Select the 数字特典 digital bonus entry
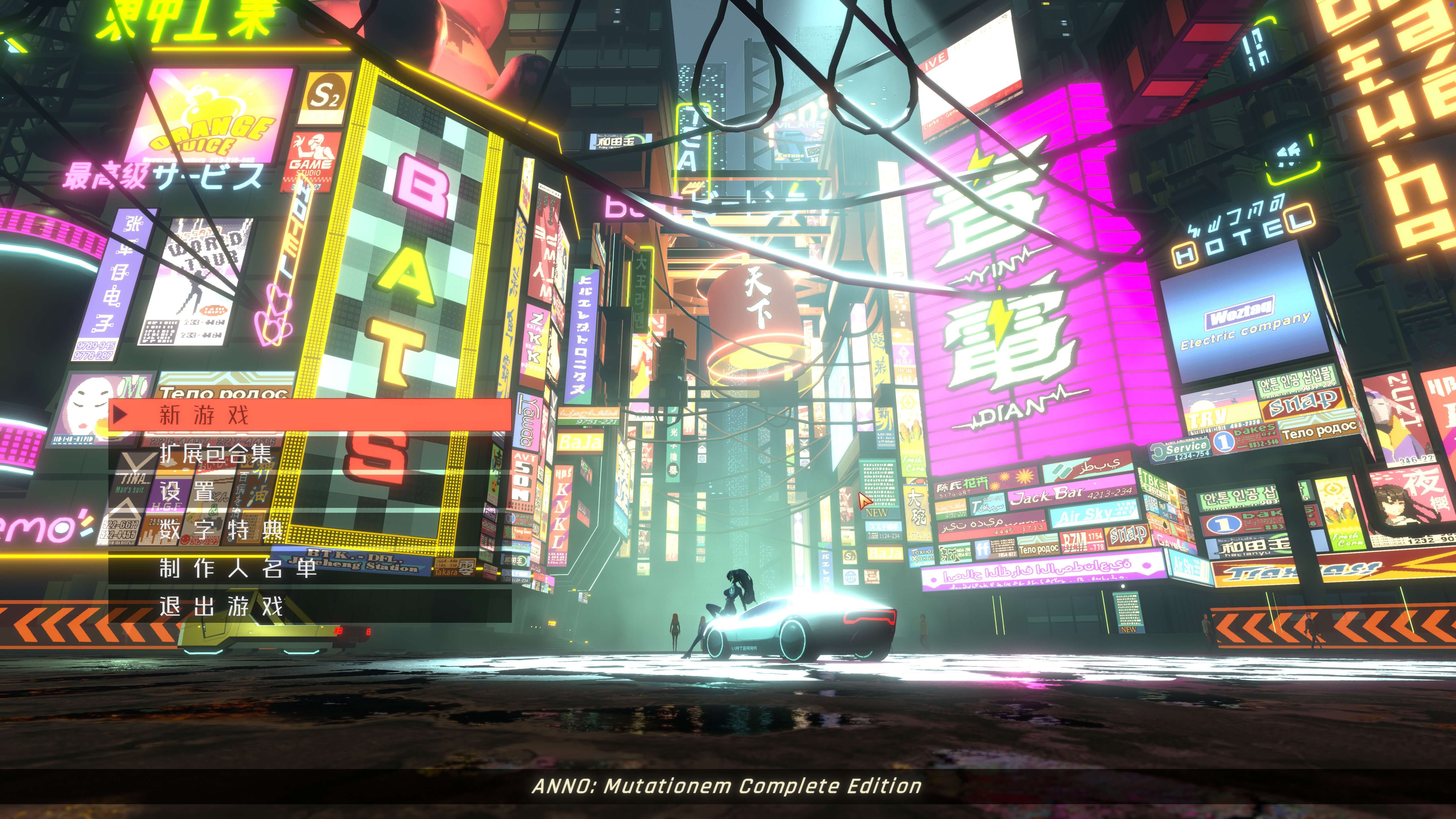Screen dimensions: 1456x819 tap(220, 530)
